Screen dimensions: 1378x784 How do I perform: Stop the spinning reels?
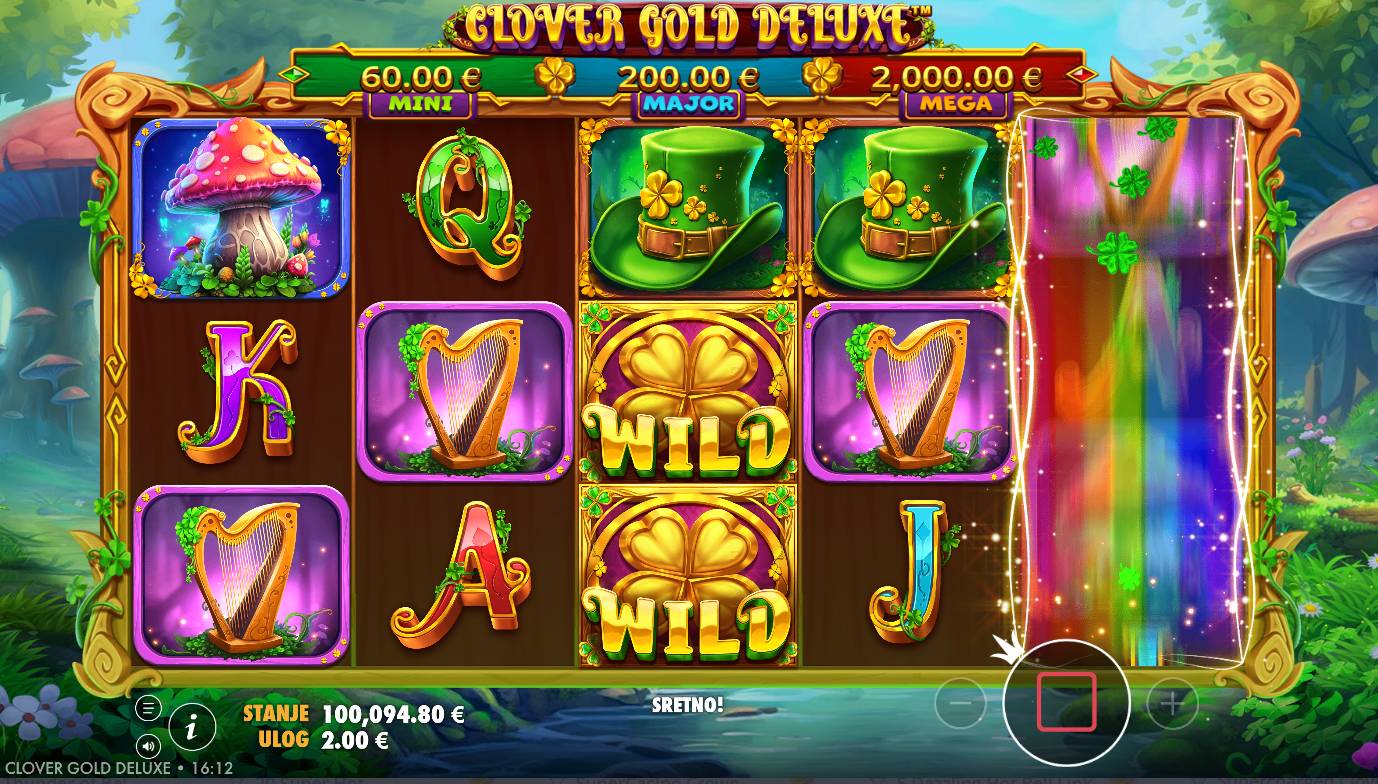pyautogui.click(x=1066, y=702)
